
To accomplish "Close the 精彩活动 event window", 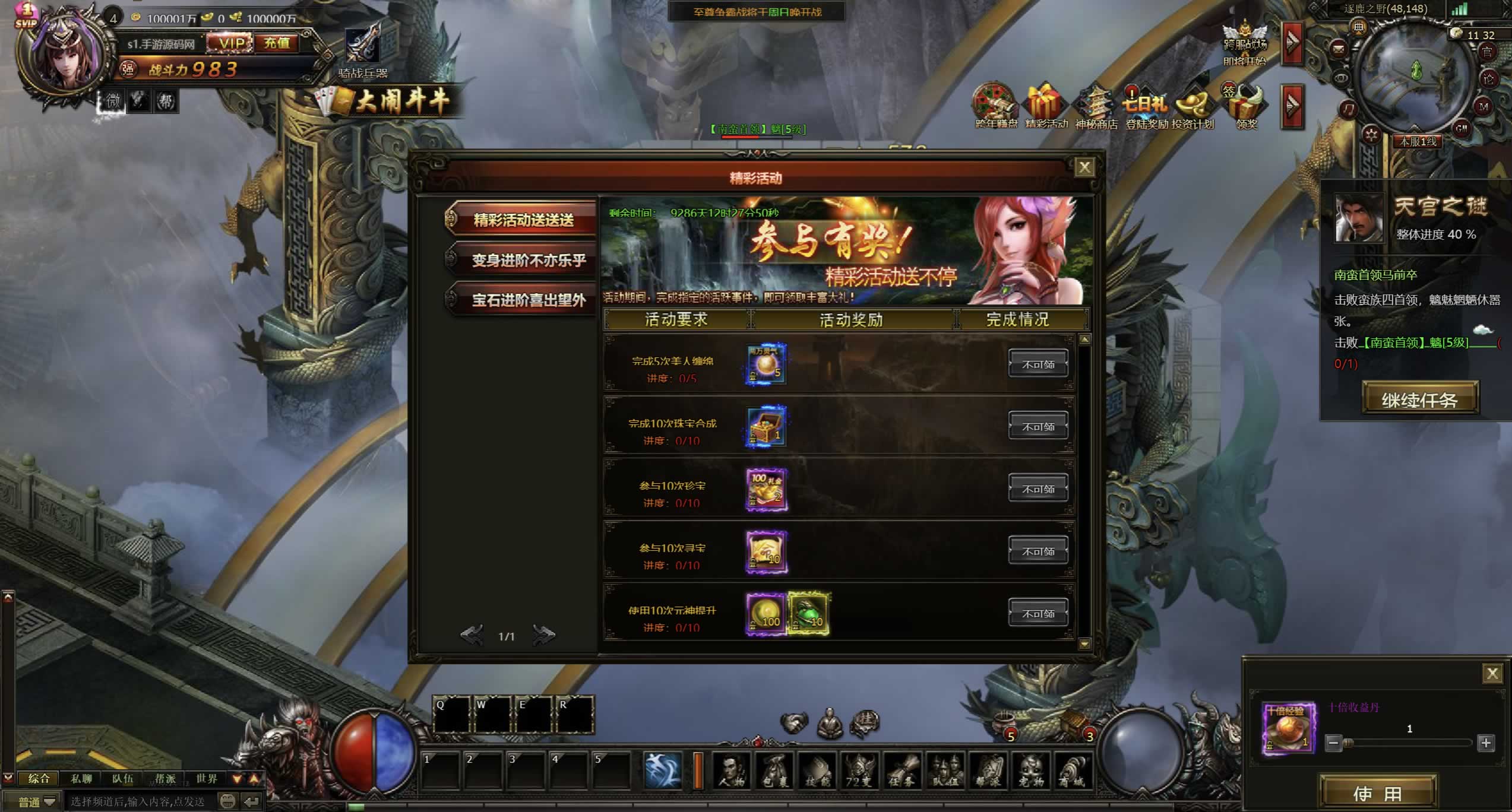I will 1084,167.
